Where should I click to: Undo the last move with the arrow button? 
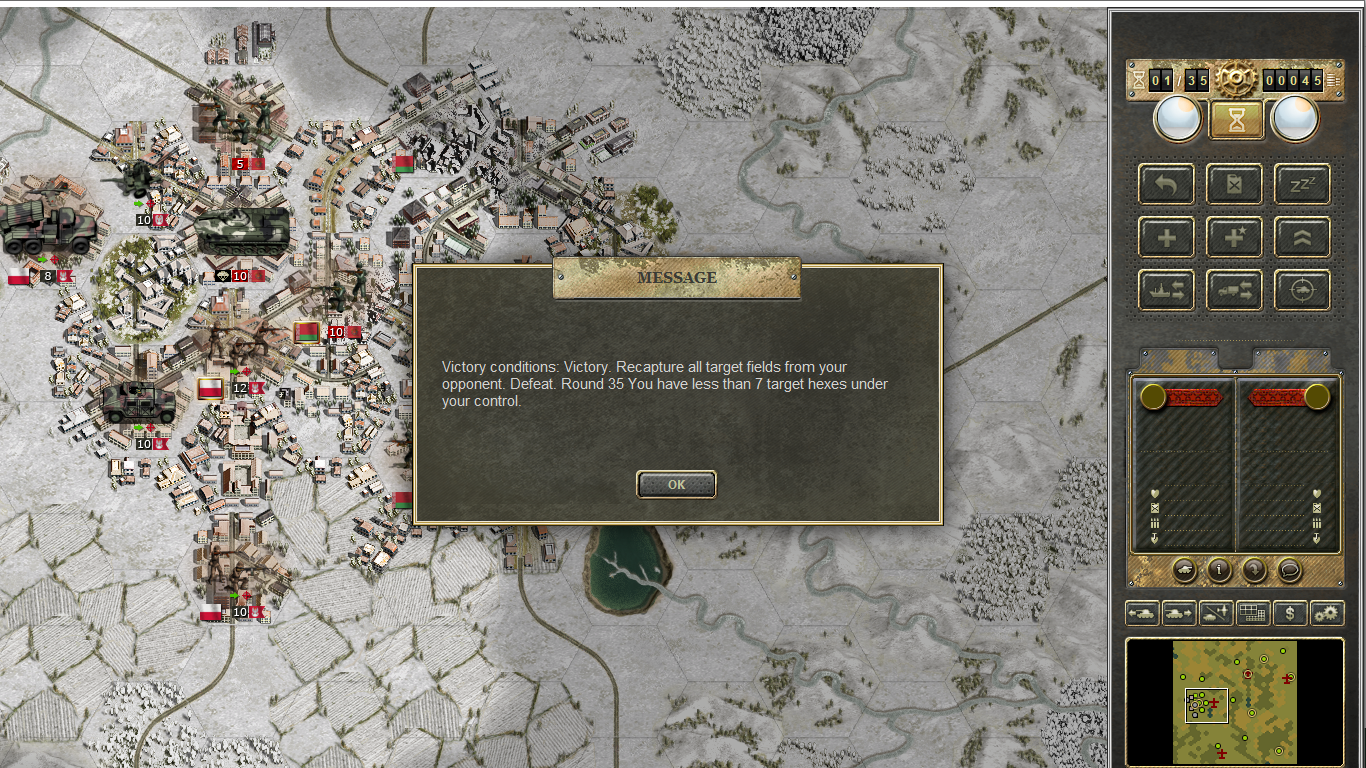pyautogui.click(x=1166, y=185)
